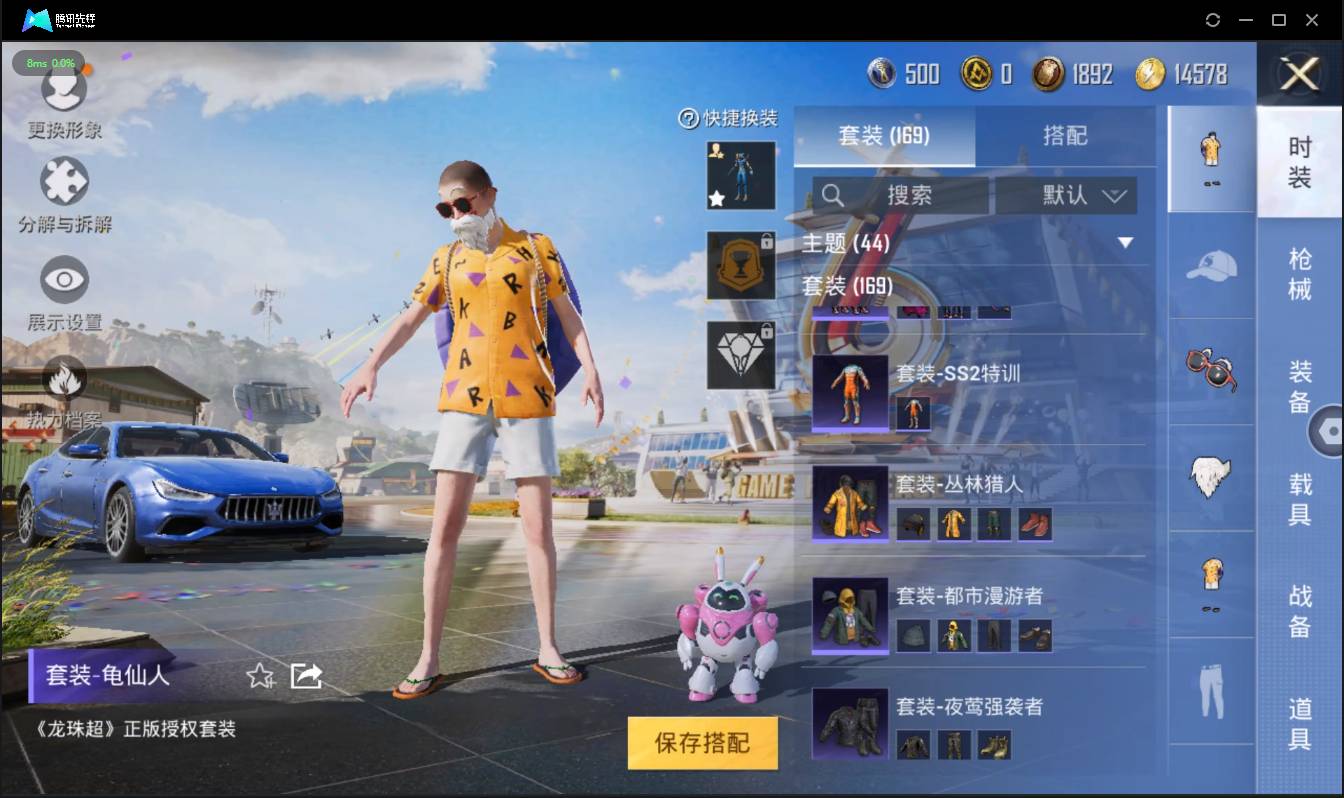Click the 保存搭配 save outfit button
The width and height of the screenshot is (1344, 798).
click(x=702, y=743)
